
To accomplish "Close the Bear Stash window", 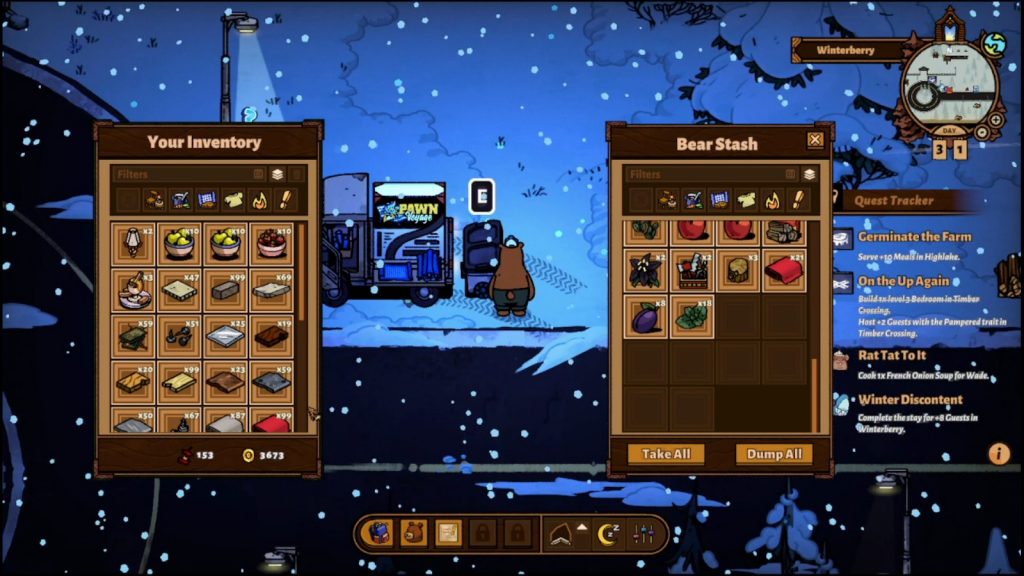I will (x=815, y=140).
